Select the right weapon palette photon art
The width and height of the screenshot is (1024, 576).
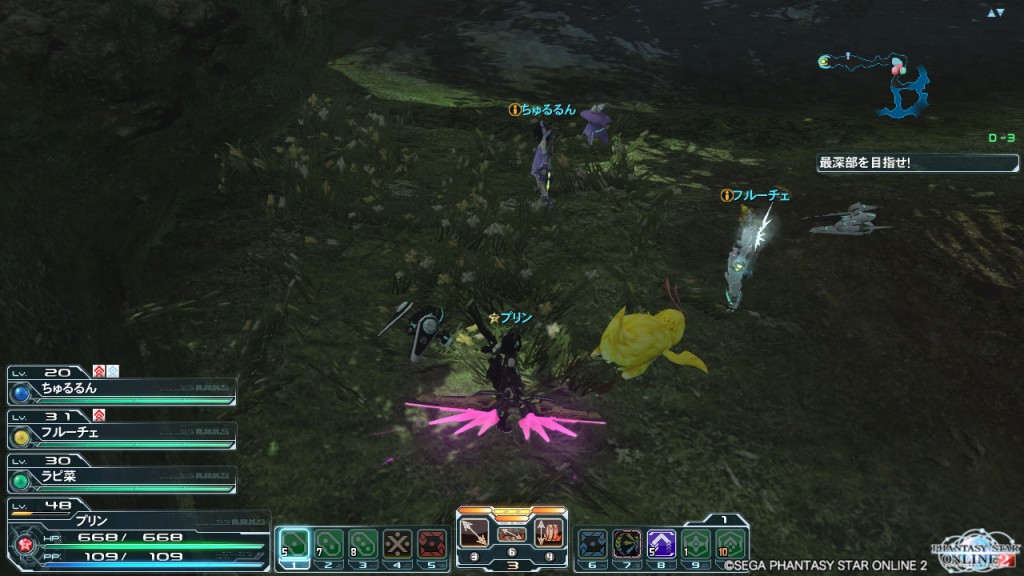[549, 532]
